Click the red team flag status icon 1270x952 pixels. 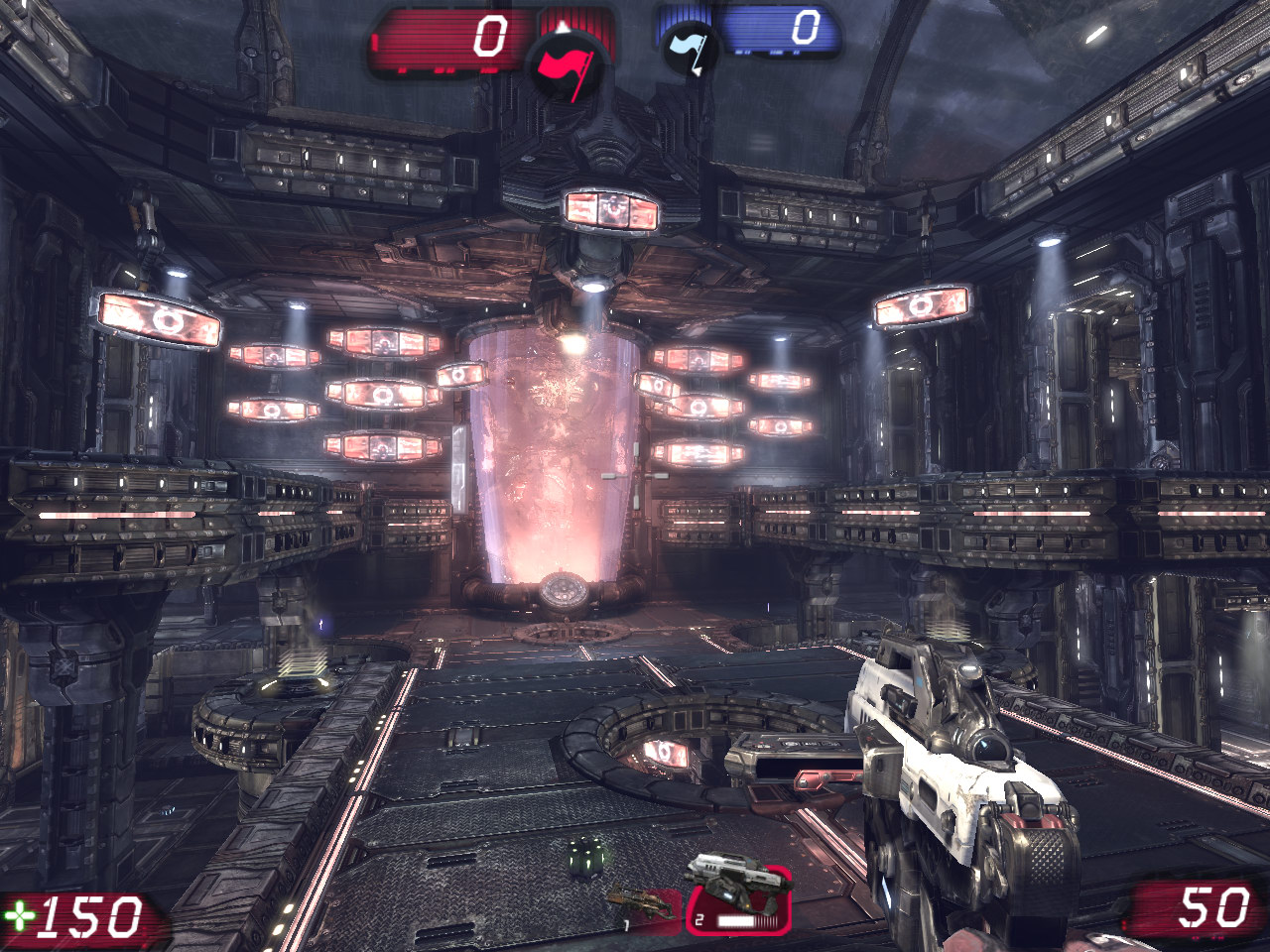[564, 67]
